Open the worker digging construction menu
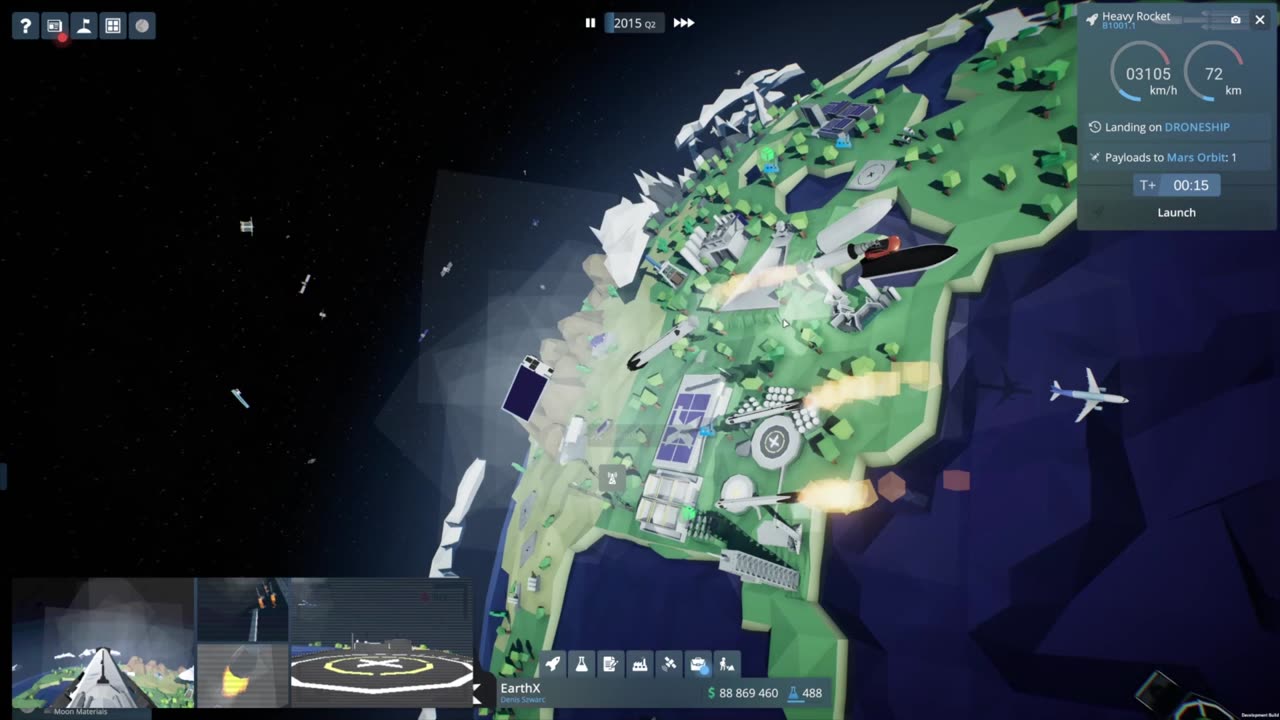The image size is (1280, 720). coord(727,663)
